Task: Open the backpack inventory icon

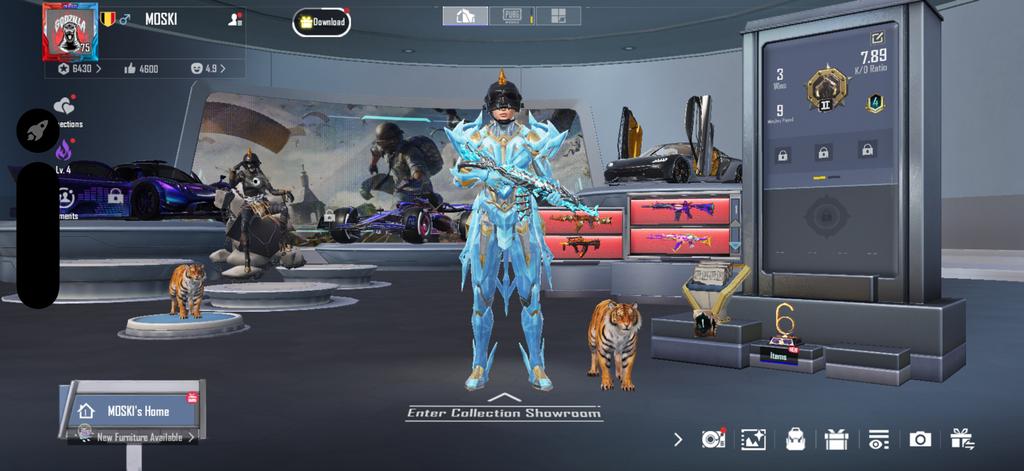Action: (796, 438)
